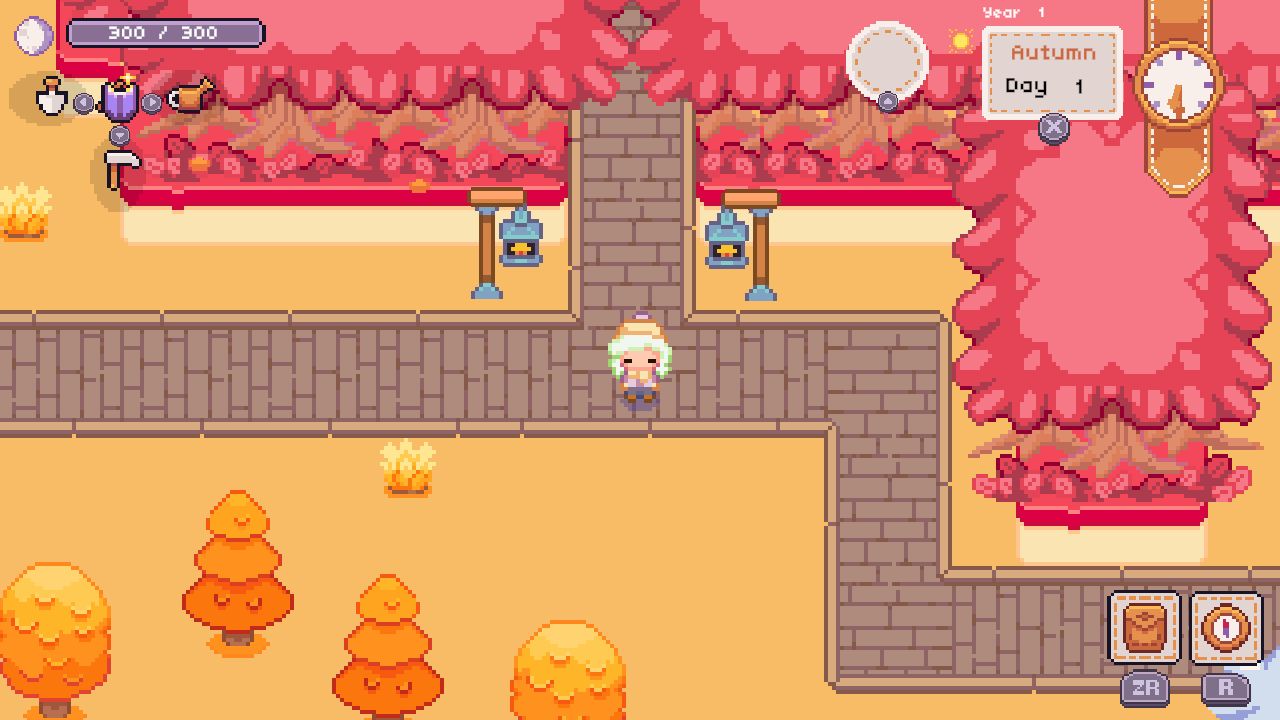The width and height of the screenshot is (1280, 720).
Task: Expand the down arrow below the tool
Action: click(x=119, y=135)
